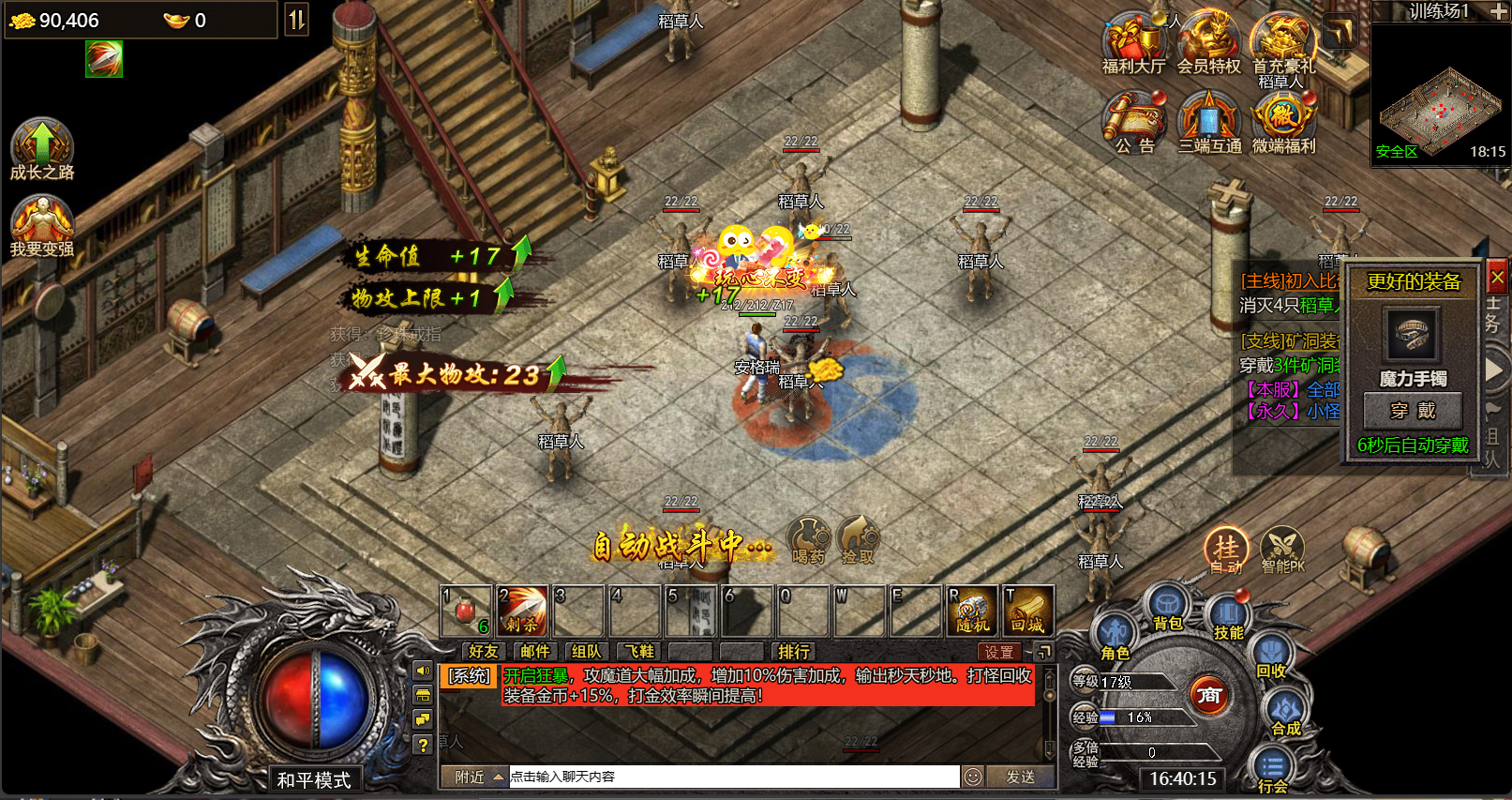The width and height of the screenshot is (1512, 800).
Task: Open the 背包 backpack
Action: (x=1167, y=608)
